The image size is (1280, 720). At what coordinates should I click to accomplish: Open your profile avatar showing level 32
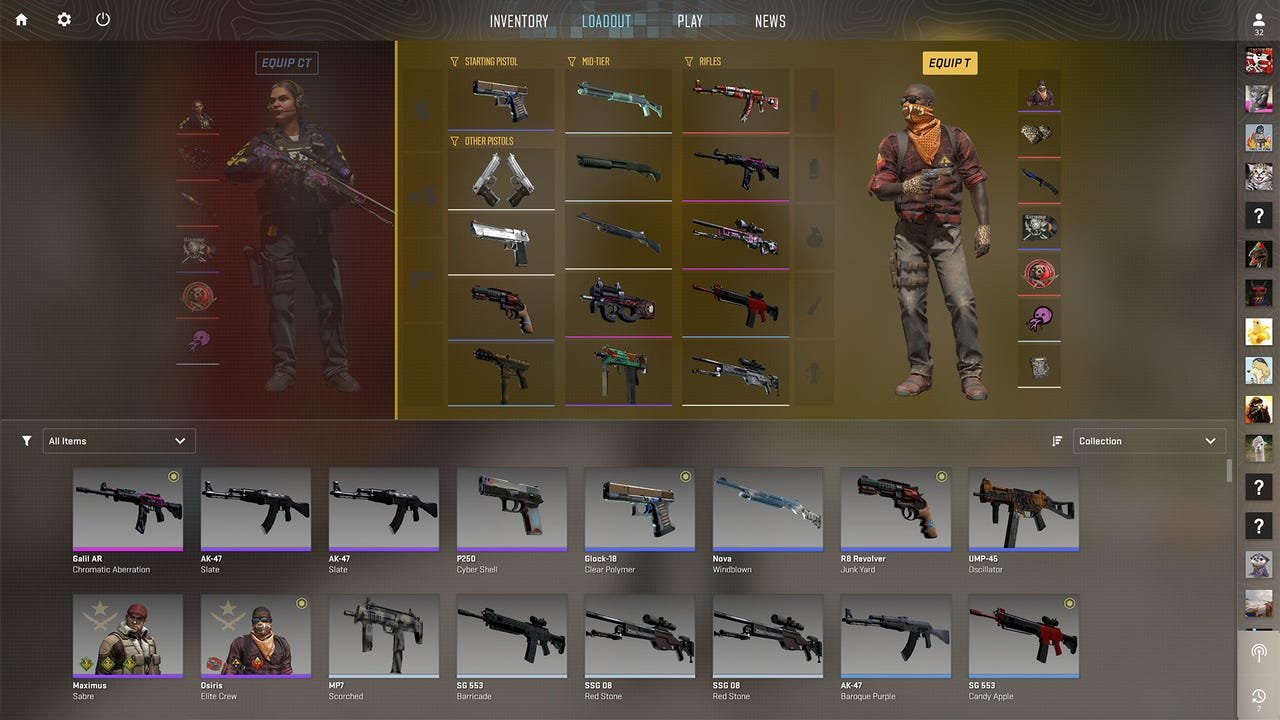click(x=1257, y=21)
